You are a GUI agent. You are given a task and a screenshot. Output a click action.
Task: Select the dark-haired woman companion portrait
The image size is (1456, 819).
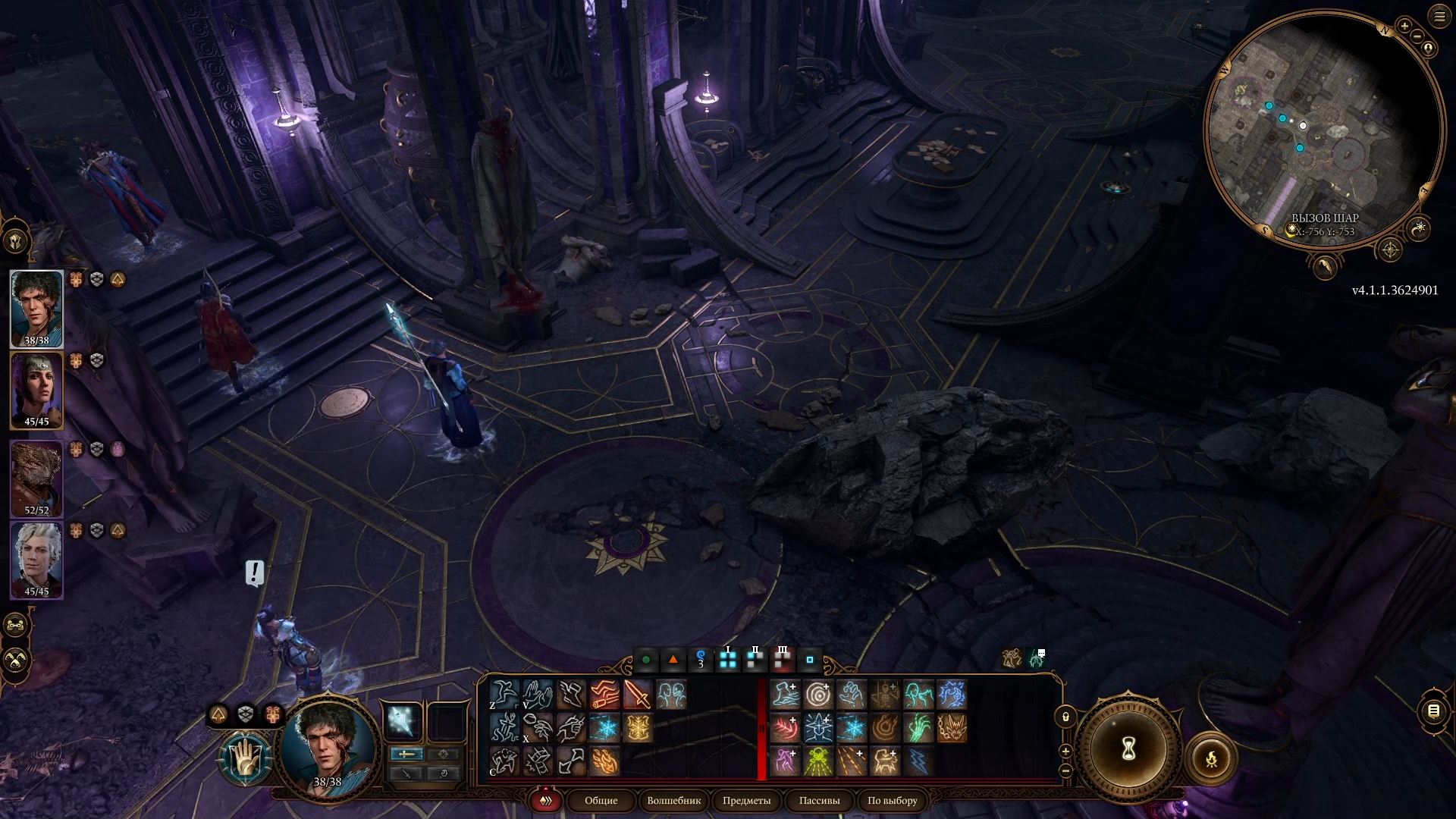point(36,389)
